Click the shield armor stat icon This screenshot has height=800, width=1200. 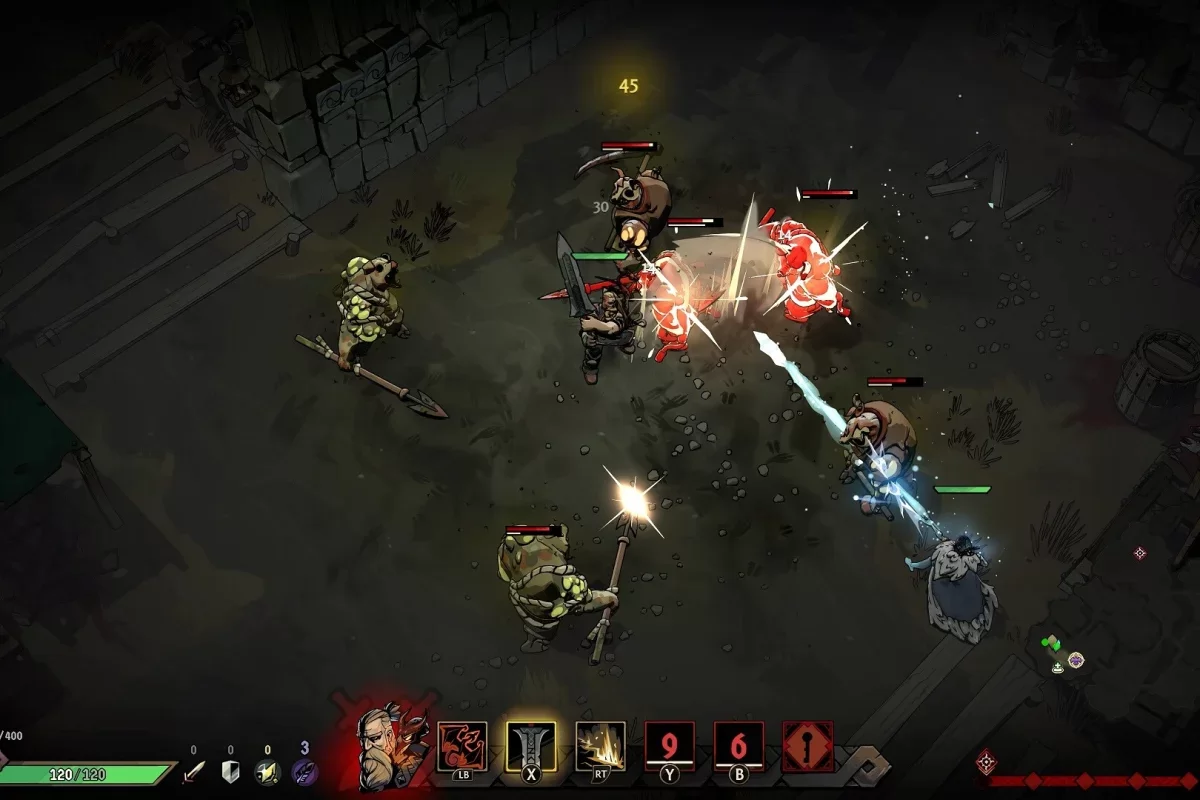230,772
